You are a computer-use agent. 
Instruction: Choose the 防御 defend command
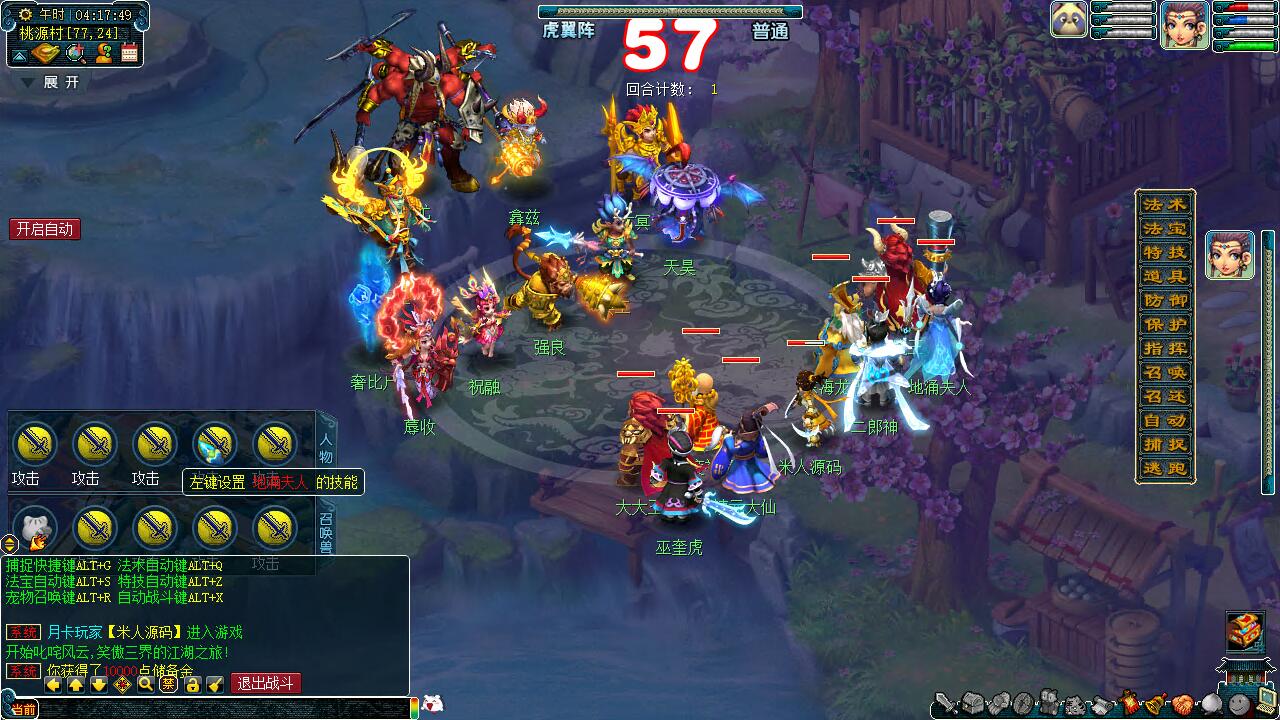point(1165,300)
